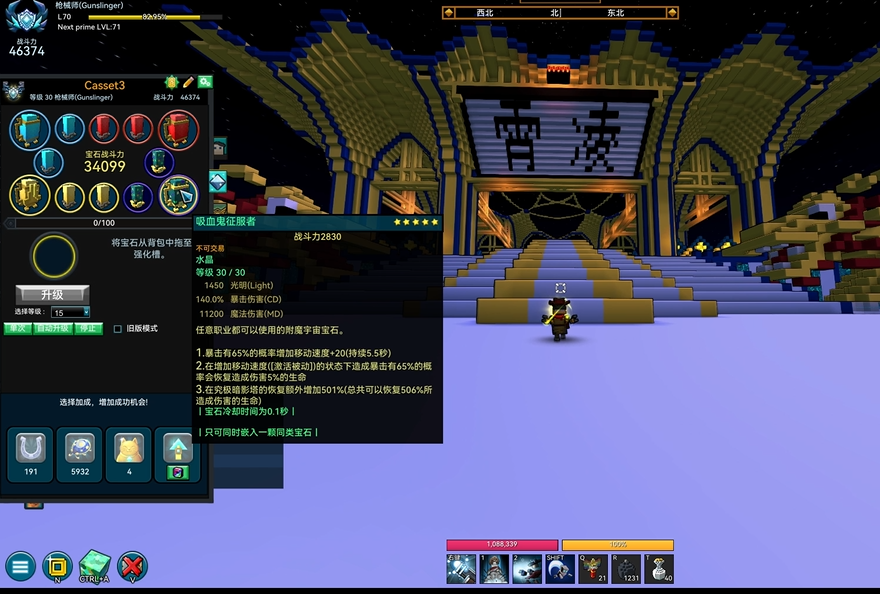The width and height of the screenshot is (880, 594).
Task: Click the red X crossed icon
Action: [132, 566]
